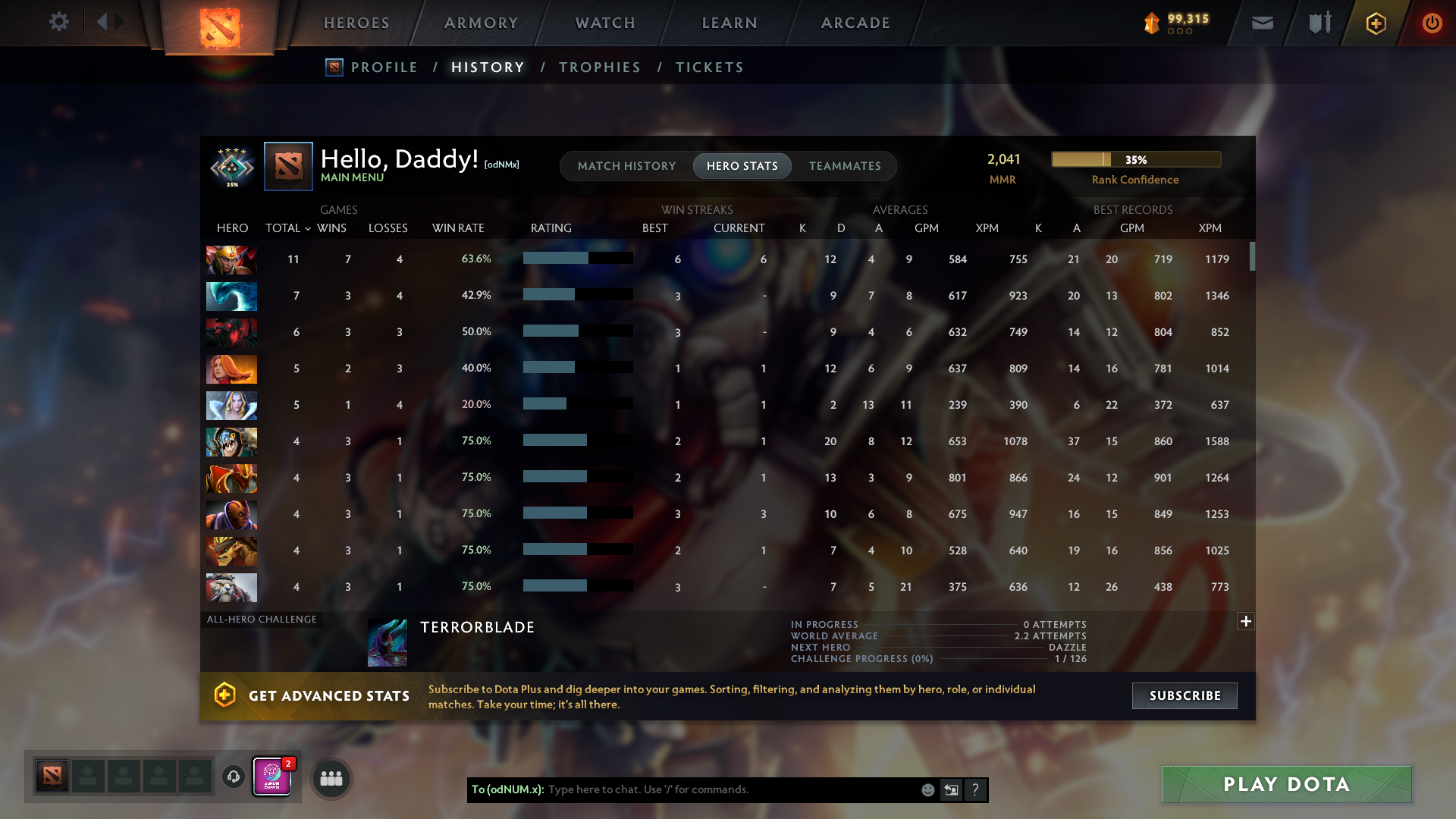Switch to the Match History view

pyautogui.click(x=626, y=165)
